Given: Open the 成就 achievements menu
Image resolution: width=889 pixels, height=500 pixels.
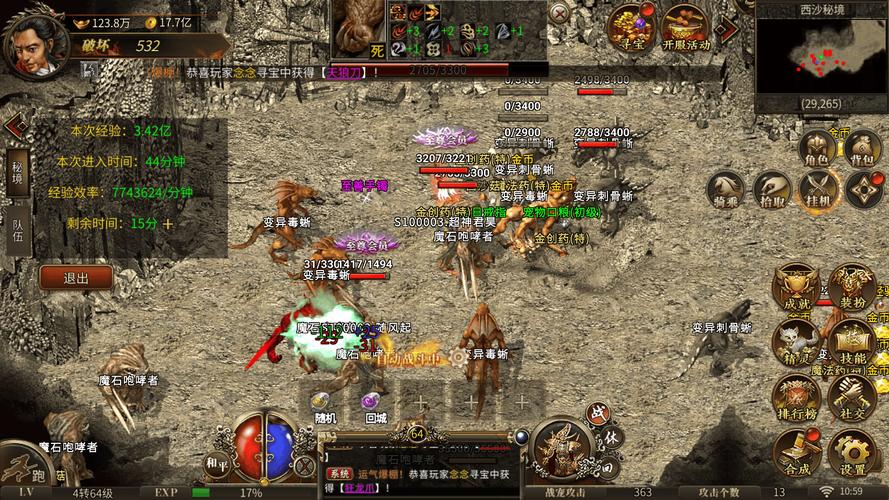Looking at the screenshot, I should (x=796, y=289).
